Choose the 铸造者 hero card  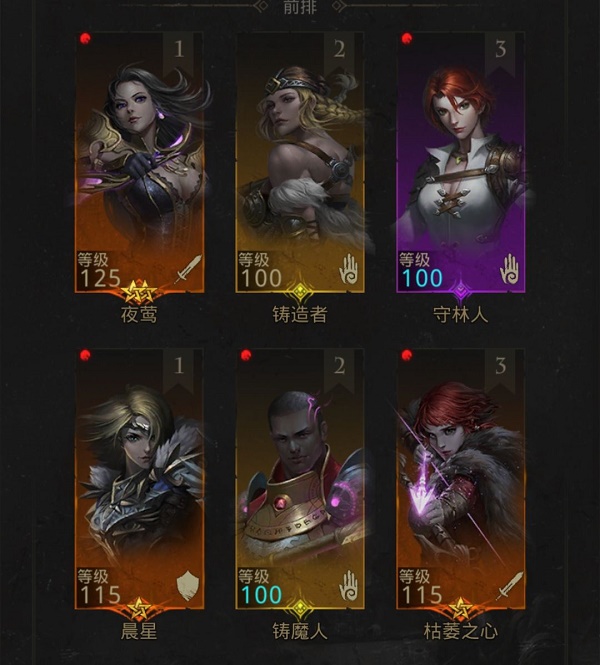point(299,165)
